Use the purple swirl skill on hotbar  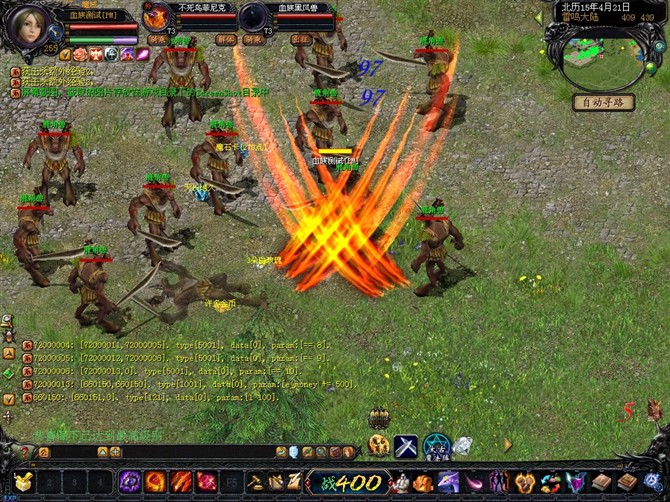130,482
